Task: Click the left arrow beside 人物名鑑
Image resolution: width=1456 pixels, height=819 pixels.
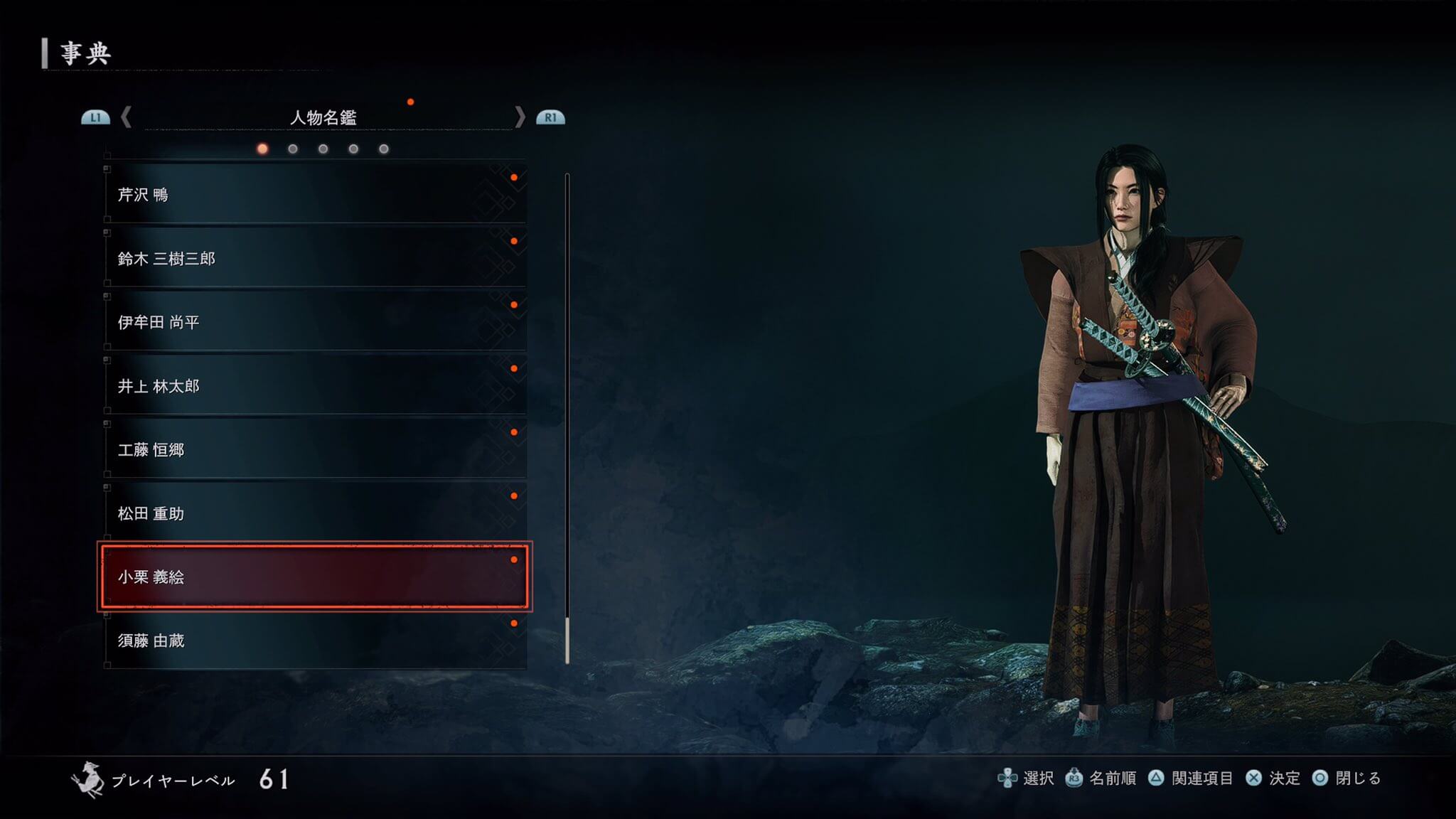Action: tap(127, 117)
